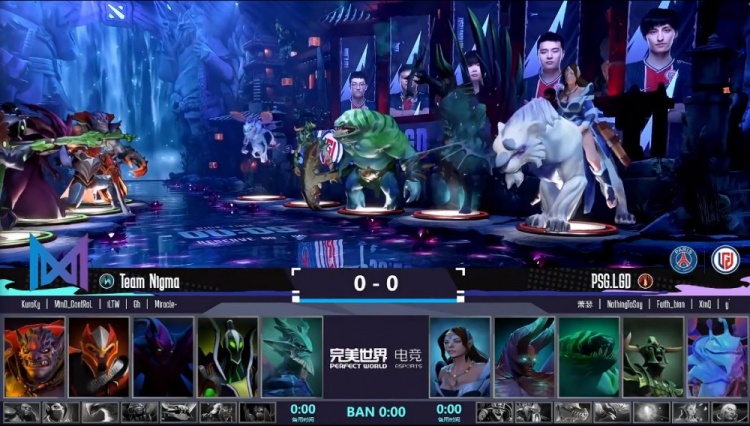Click the Team Nigma name label
The height and width of the screenshot is (426, 750).
[149, 282]
